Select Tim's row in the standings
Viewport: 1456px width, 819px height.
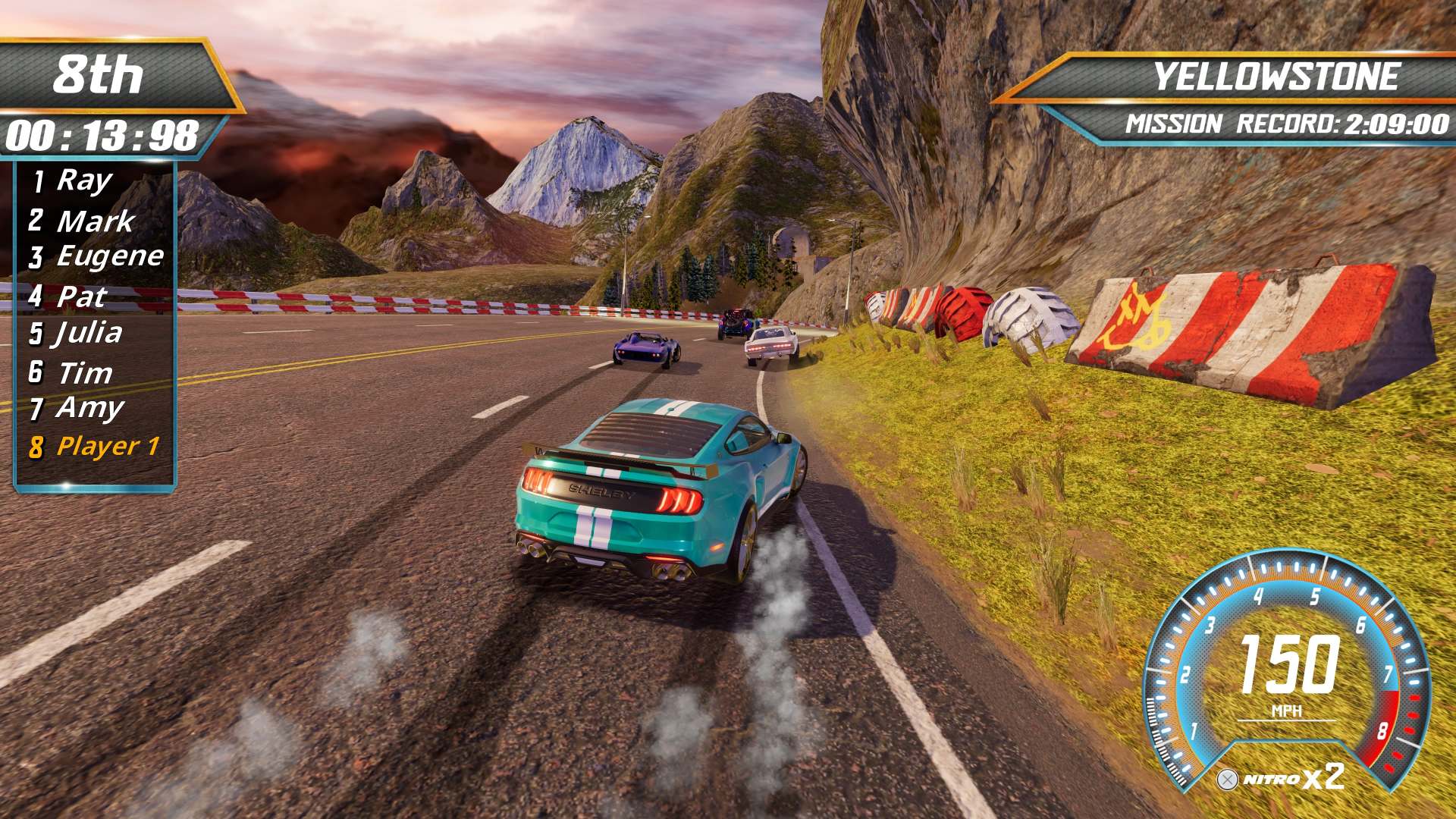pos(83,372)
